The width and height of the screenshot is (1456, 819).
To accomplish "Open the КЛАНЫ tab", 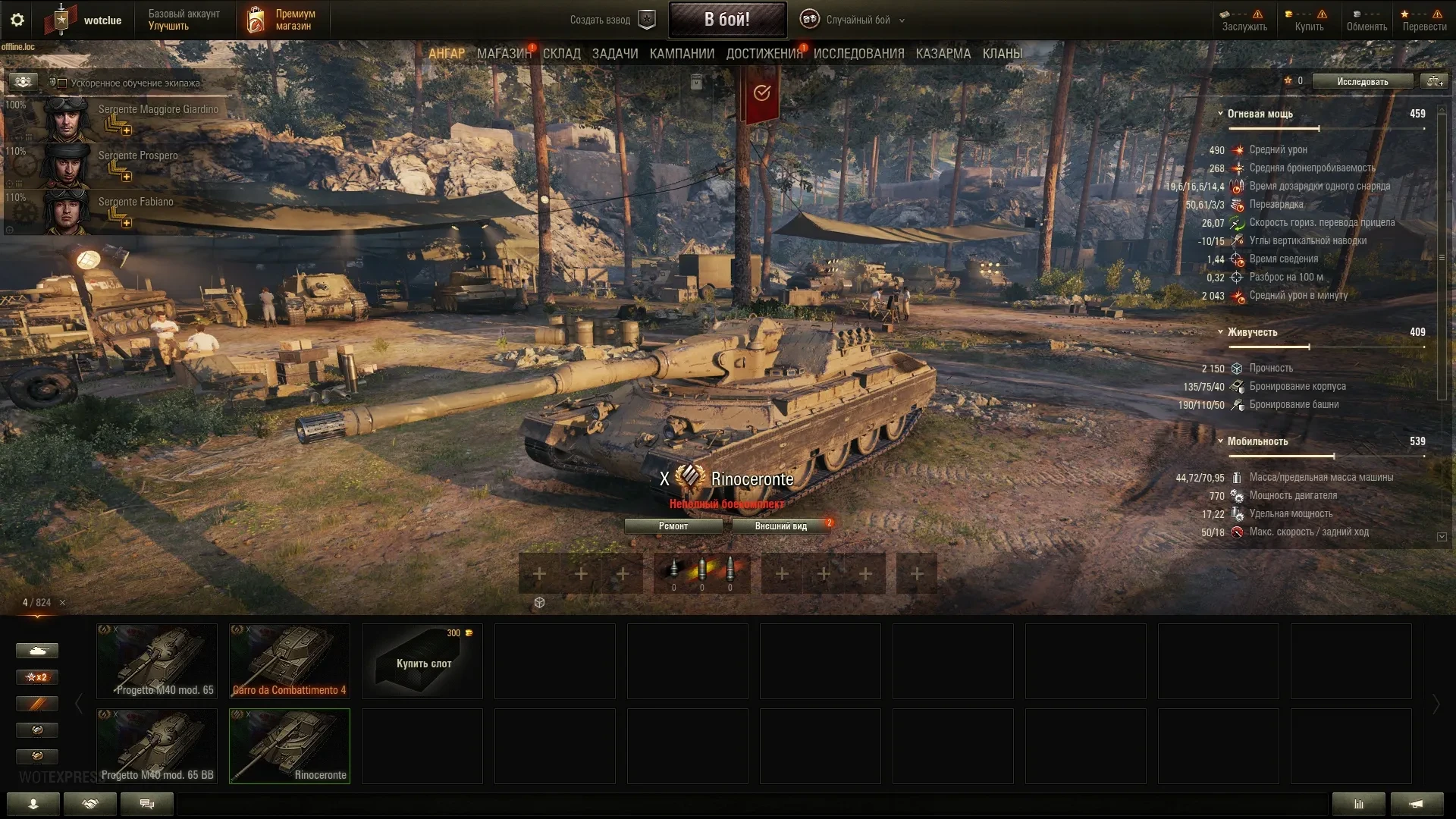I will coord(1002,54).
